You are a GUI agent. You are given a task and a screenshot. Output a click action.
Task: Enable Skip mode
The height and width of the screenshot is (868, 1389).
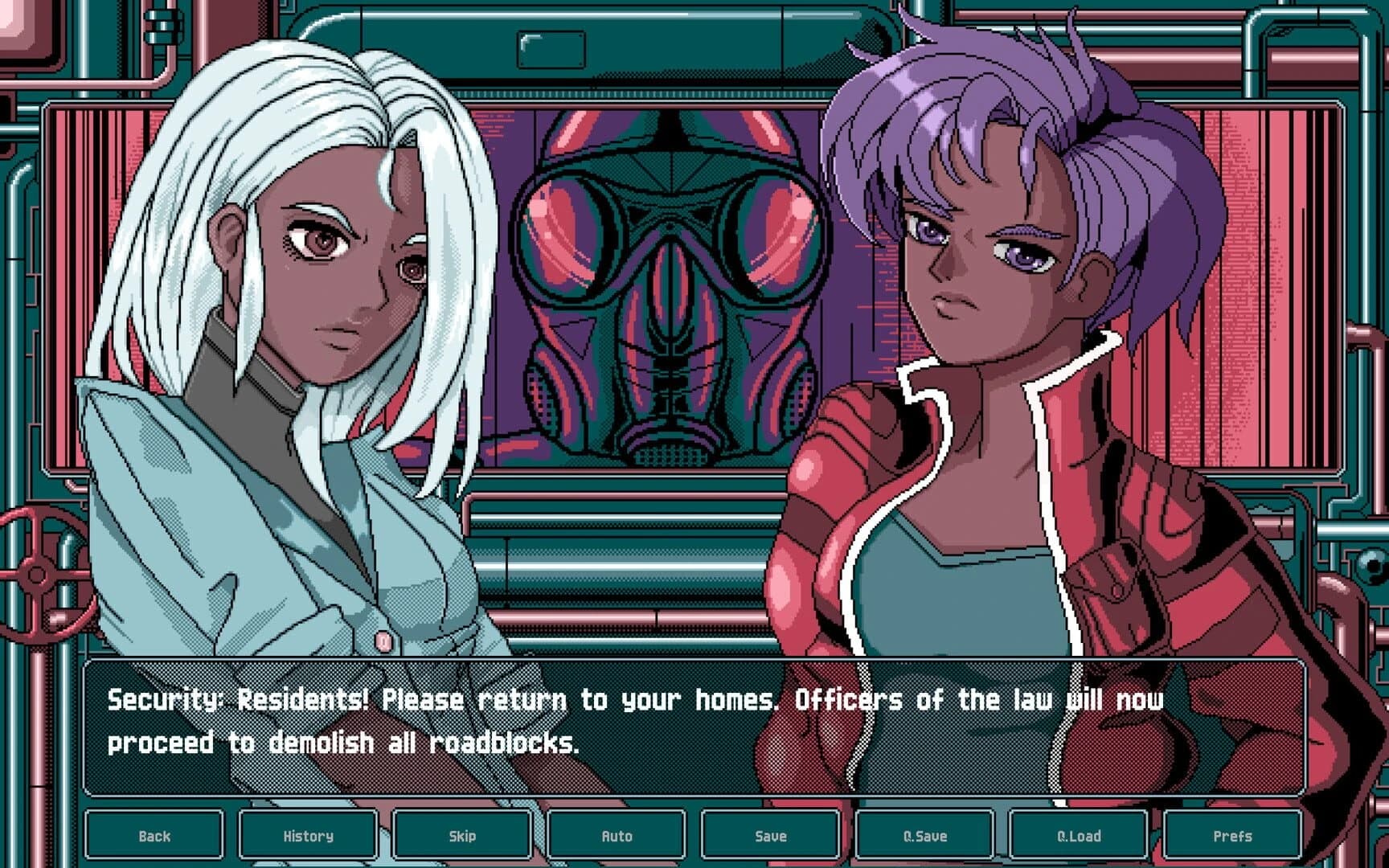coord(461,836)
